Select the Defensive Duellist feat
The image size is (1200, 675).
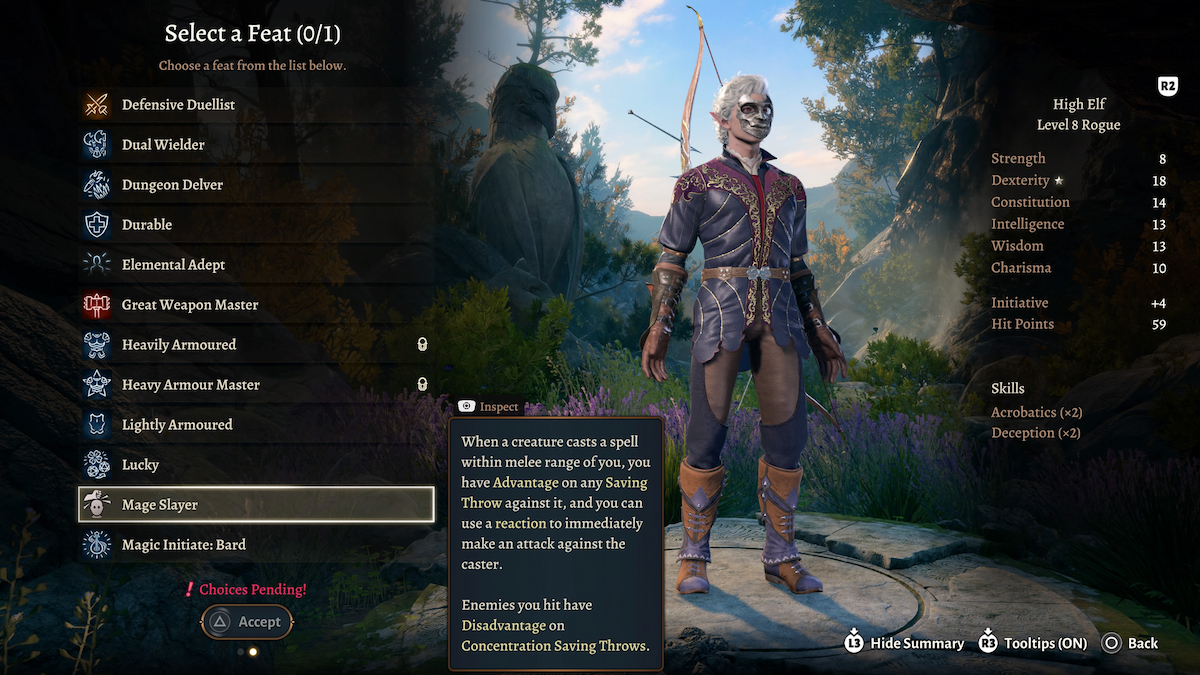pyautogui.click(x=178, y=105)
